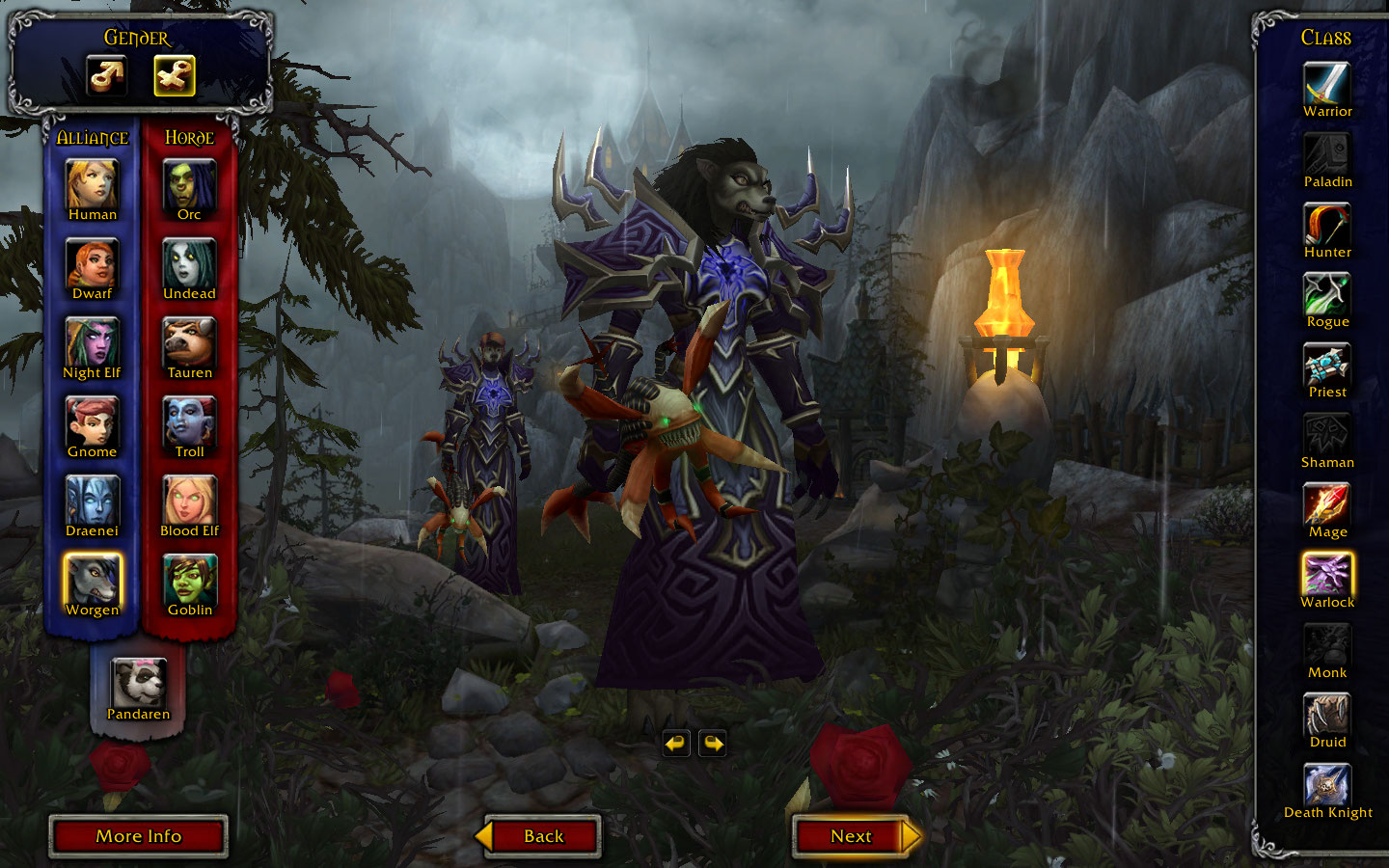Select the male gender icon
The width and height of the screenshot is (1389, 868).
coord(107,75)
